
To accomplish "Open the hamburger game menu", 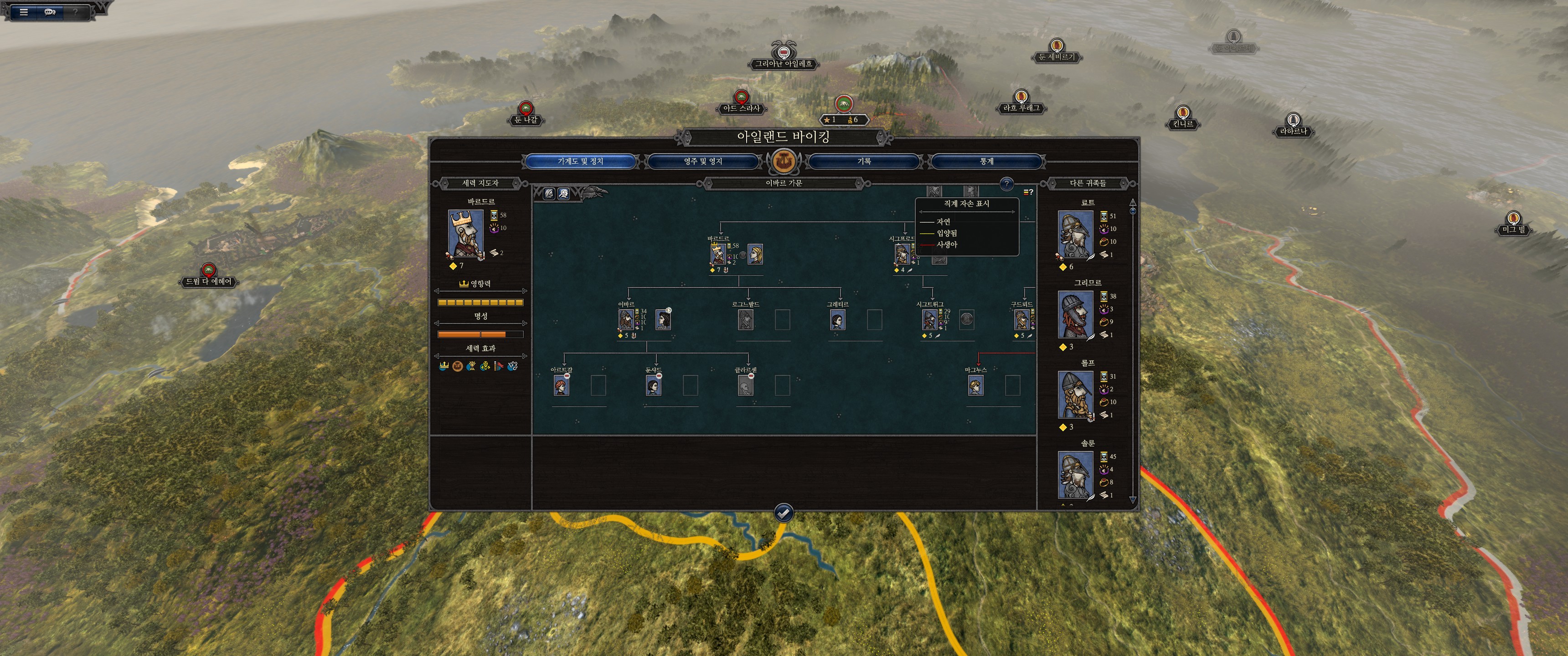I will click(x=24, y=11).
